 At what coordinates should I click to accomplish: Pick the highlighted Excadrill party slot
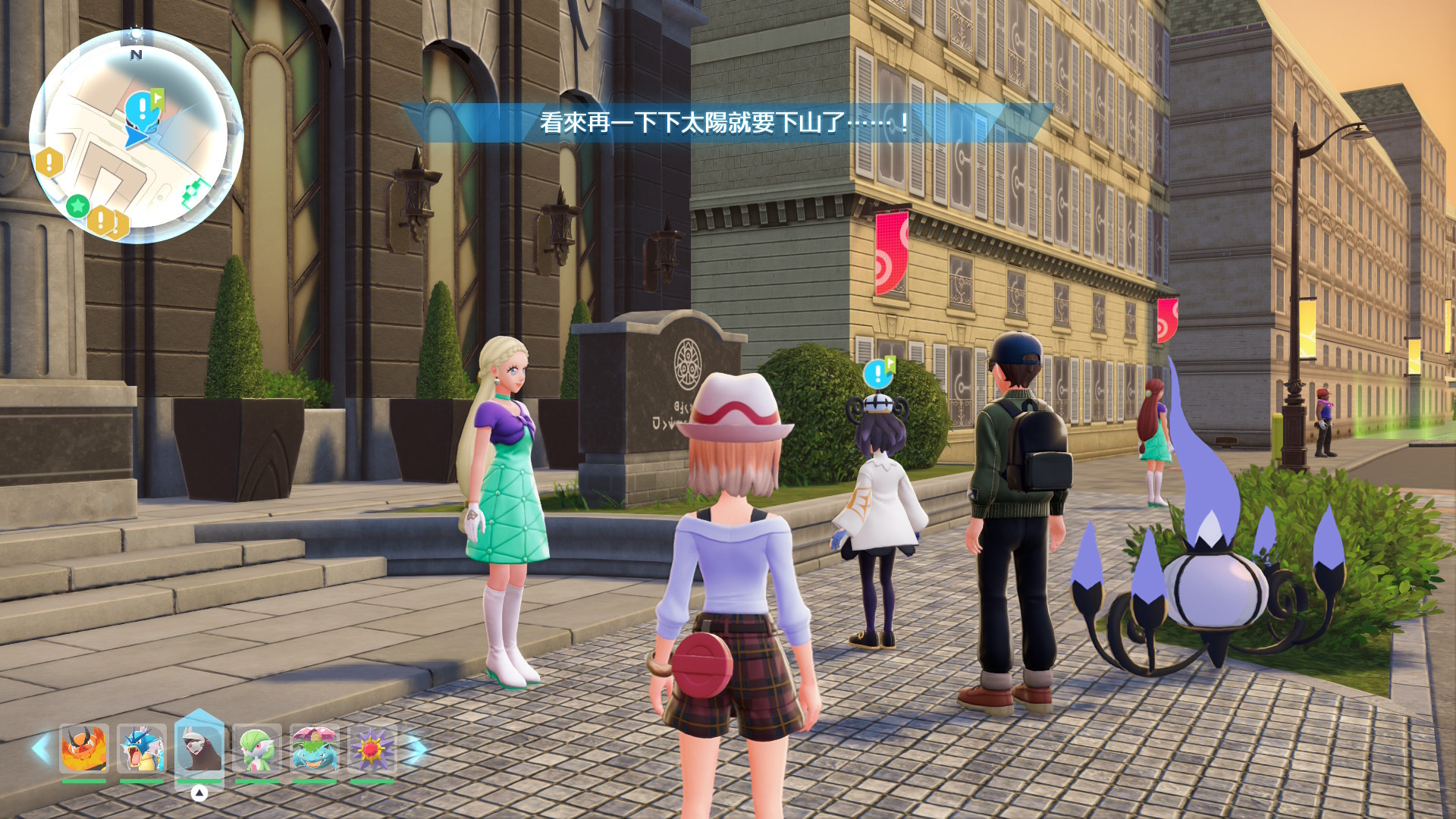[199, 747]
